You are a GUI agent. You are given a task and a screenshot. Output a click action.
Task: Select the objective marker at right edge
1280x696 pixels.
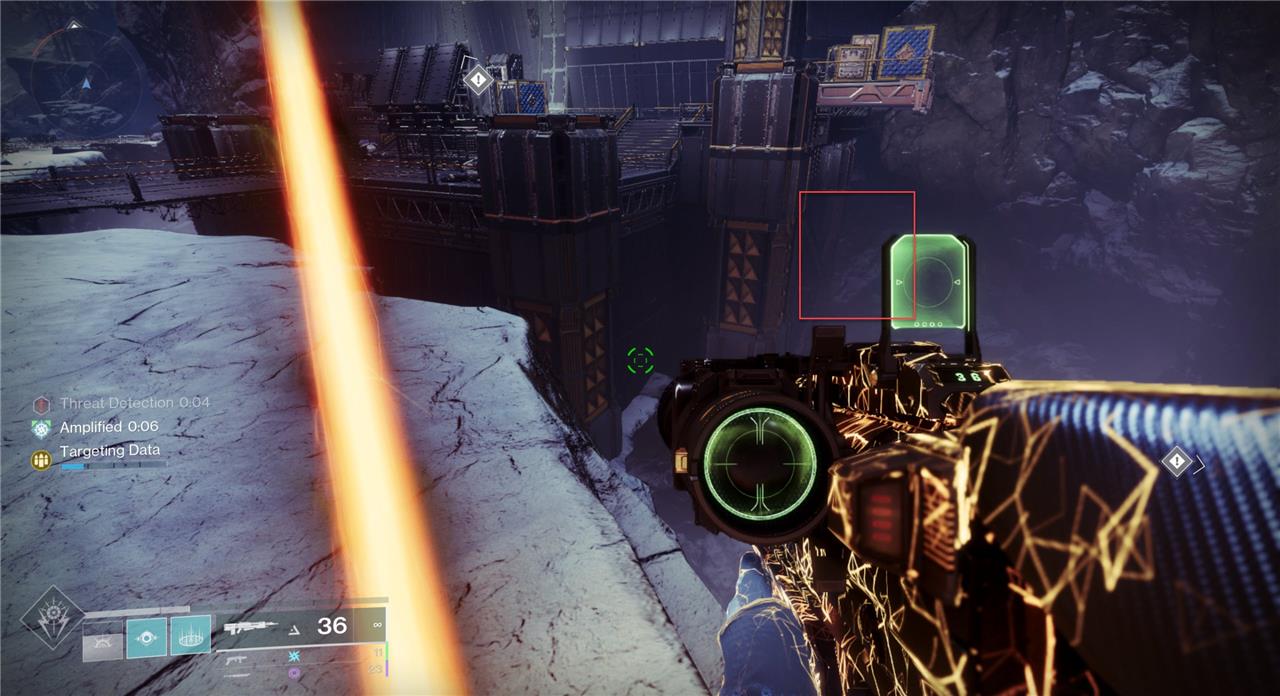[1177, 461]
